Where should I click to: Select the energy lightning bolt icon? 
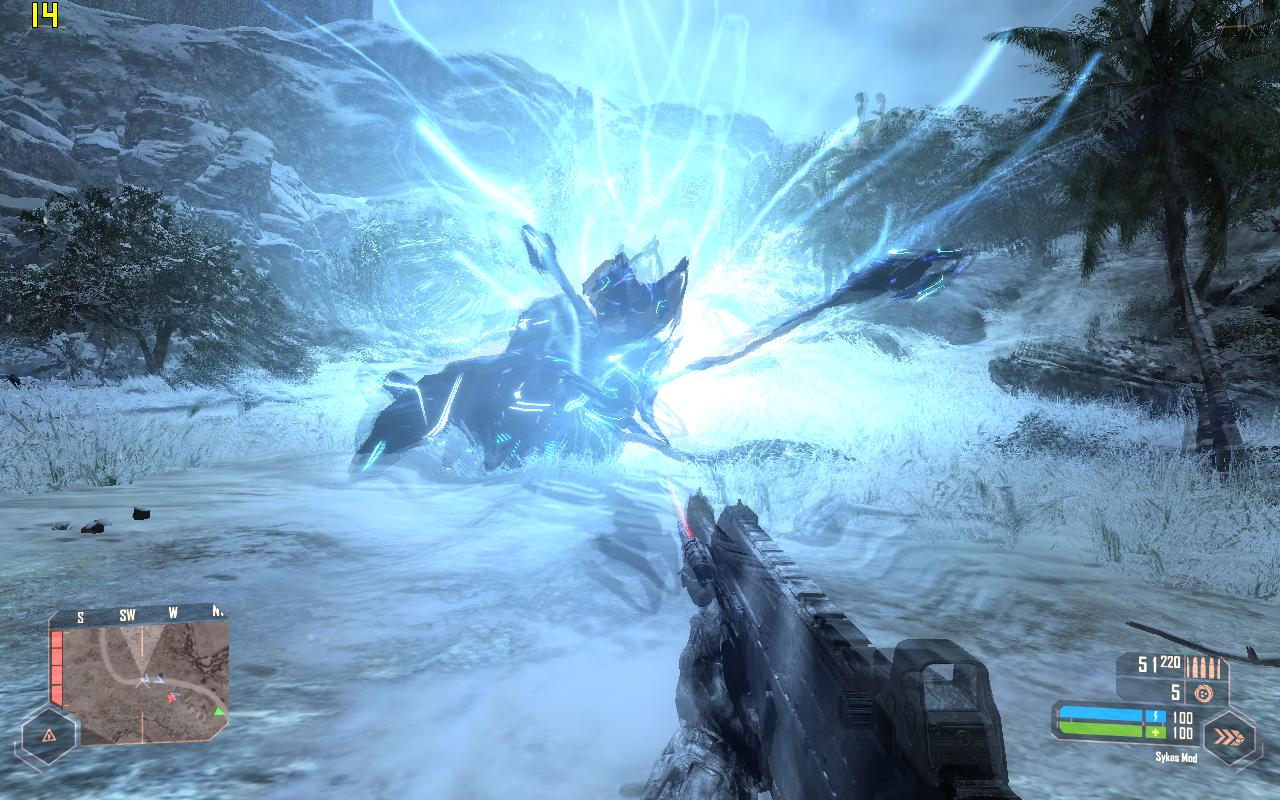1156,715
